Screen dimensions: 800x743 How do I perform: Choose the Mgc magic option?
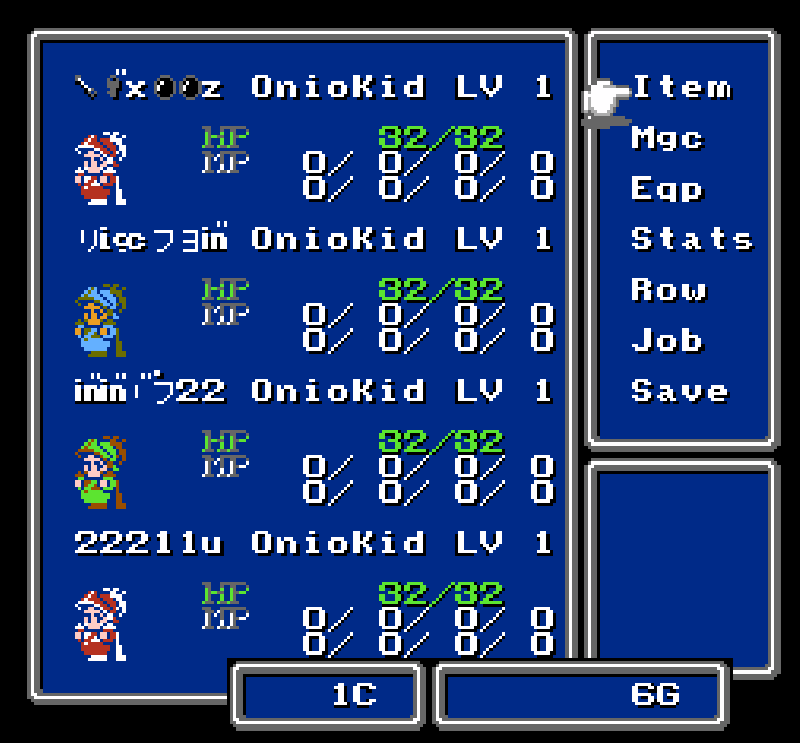(667, 138)
